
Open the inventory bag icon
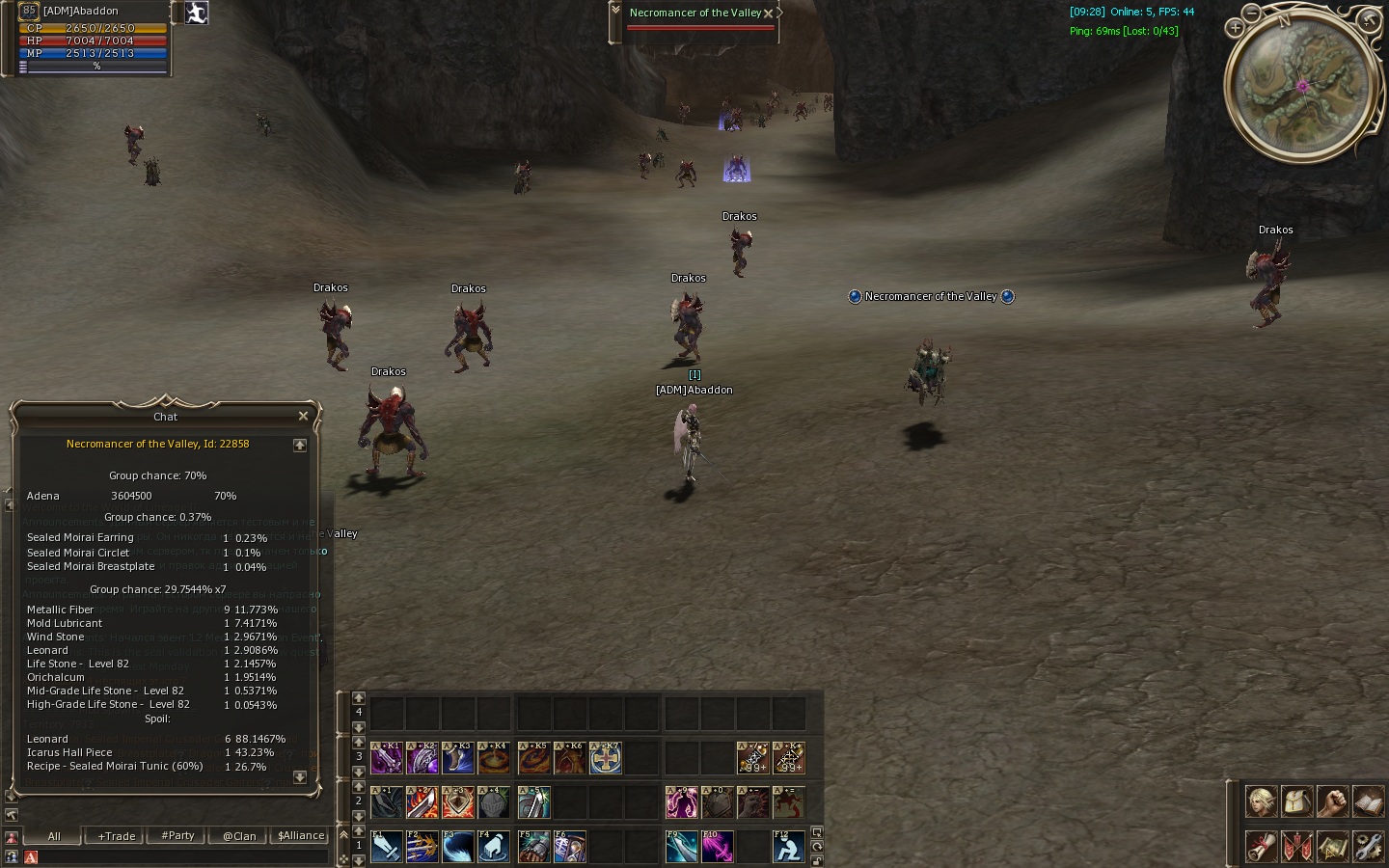pyautogui.click(x=1296, y=801)
